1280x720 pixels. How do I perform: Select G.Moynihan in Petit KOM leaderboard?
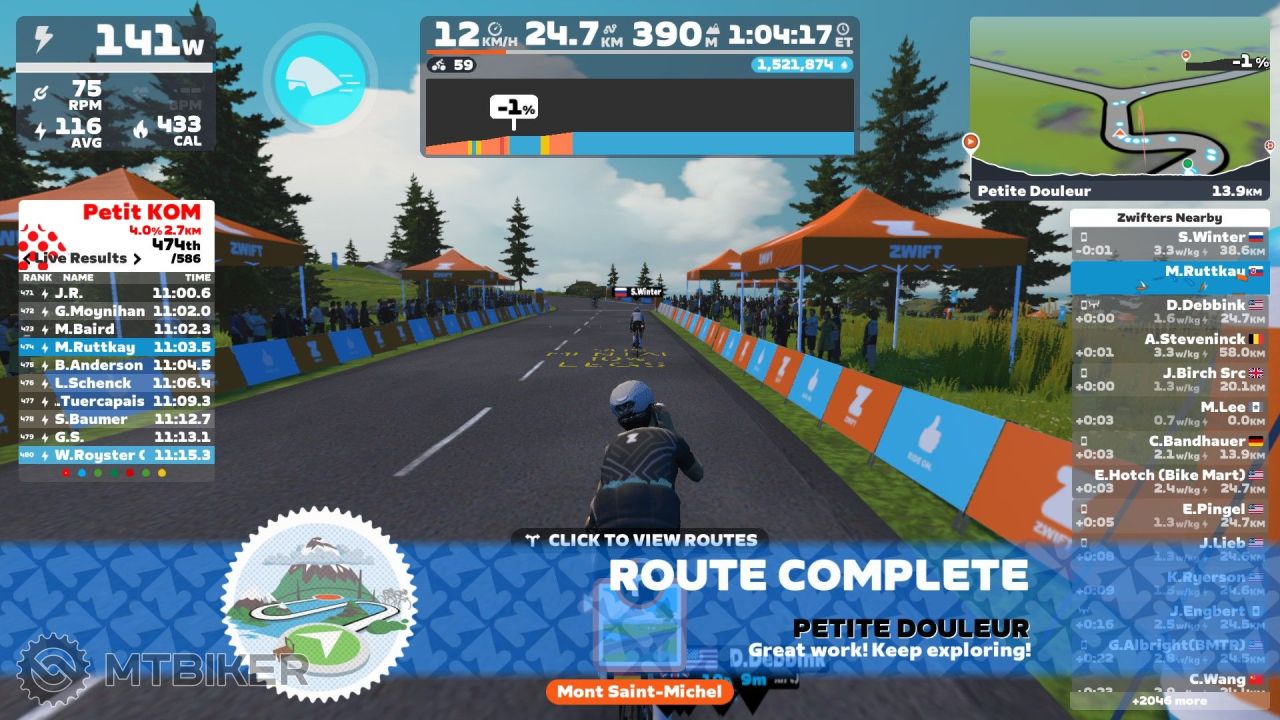[x=116, y=311]
